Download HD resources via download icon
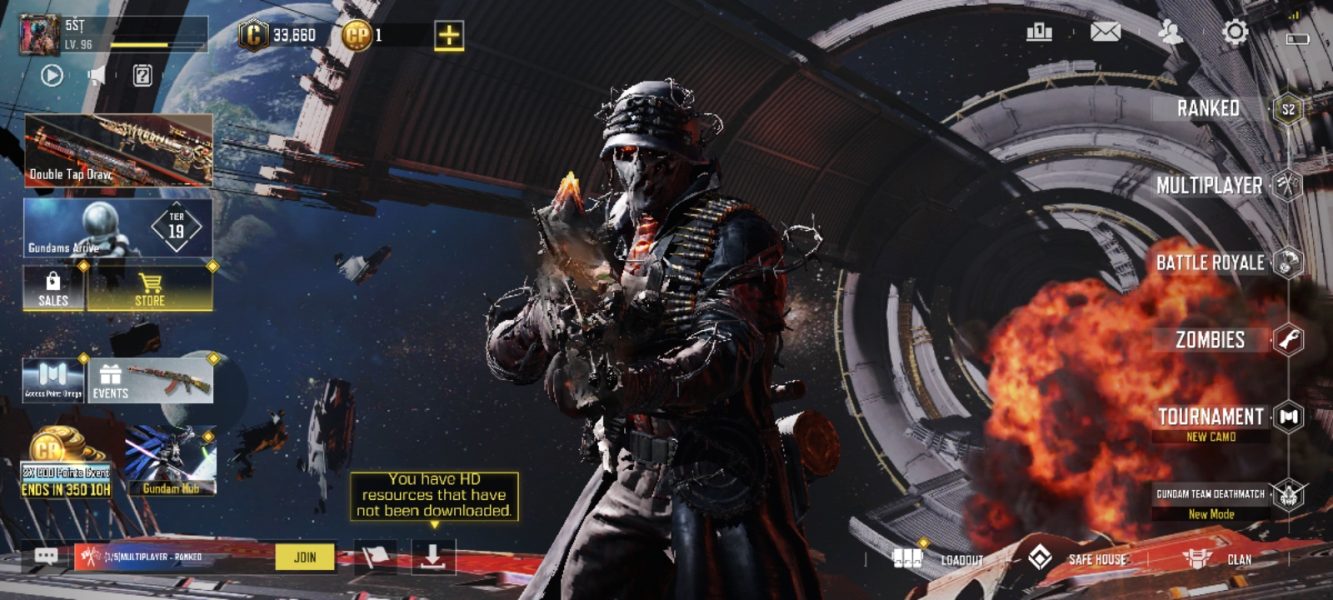This screenshot has width=1333, height=600. [x=433, y=557]
